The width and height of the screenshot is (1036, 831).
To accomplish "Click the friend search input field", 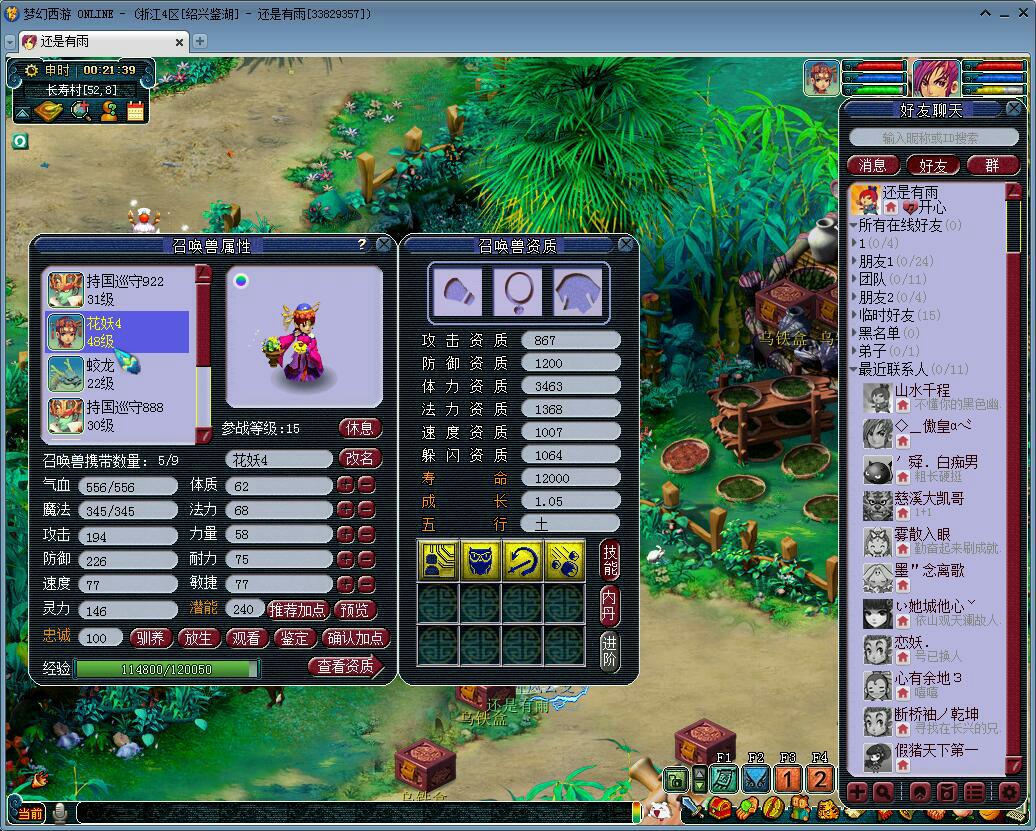I will [930, 138].
